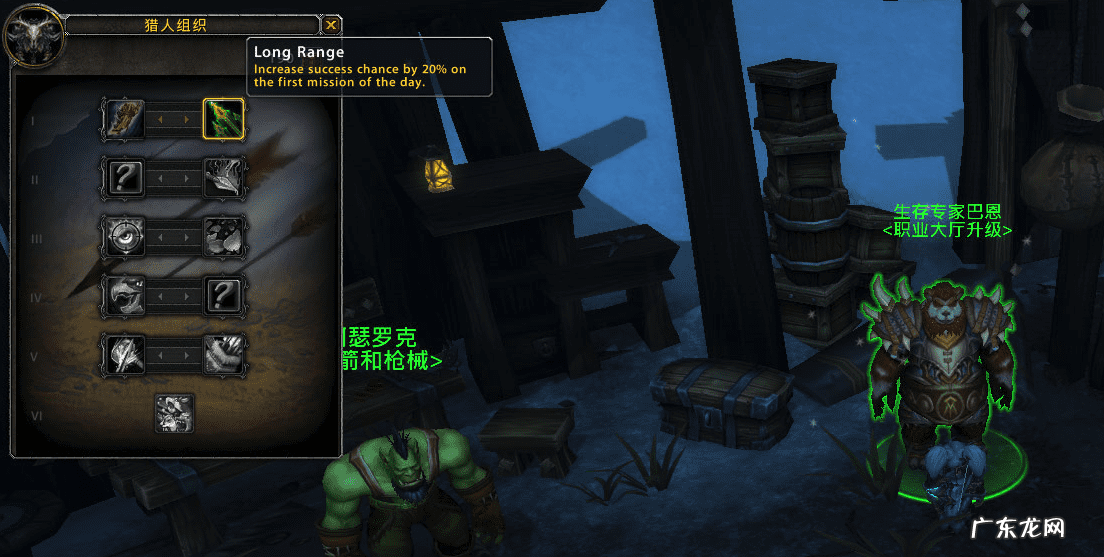Select the Long Range green arrow talent
The height and width of the screenshot is (557, 1104).
[x=224, y=119]
